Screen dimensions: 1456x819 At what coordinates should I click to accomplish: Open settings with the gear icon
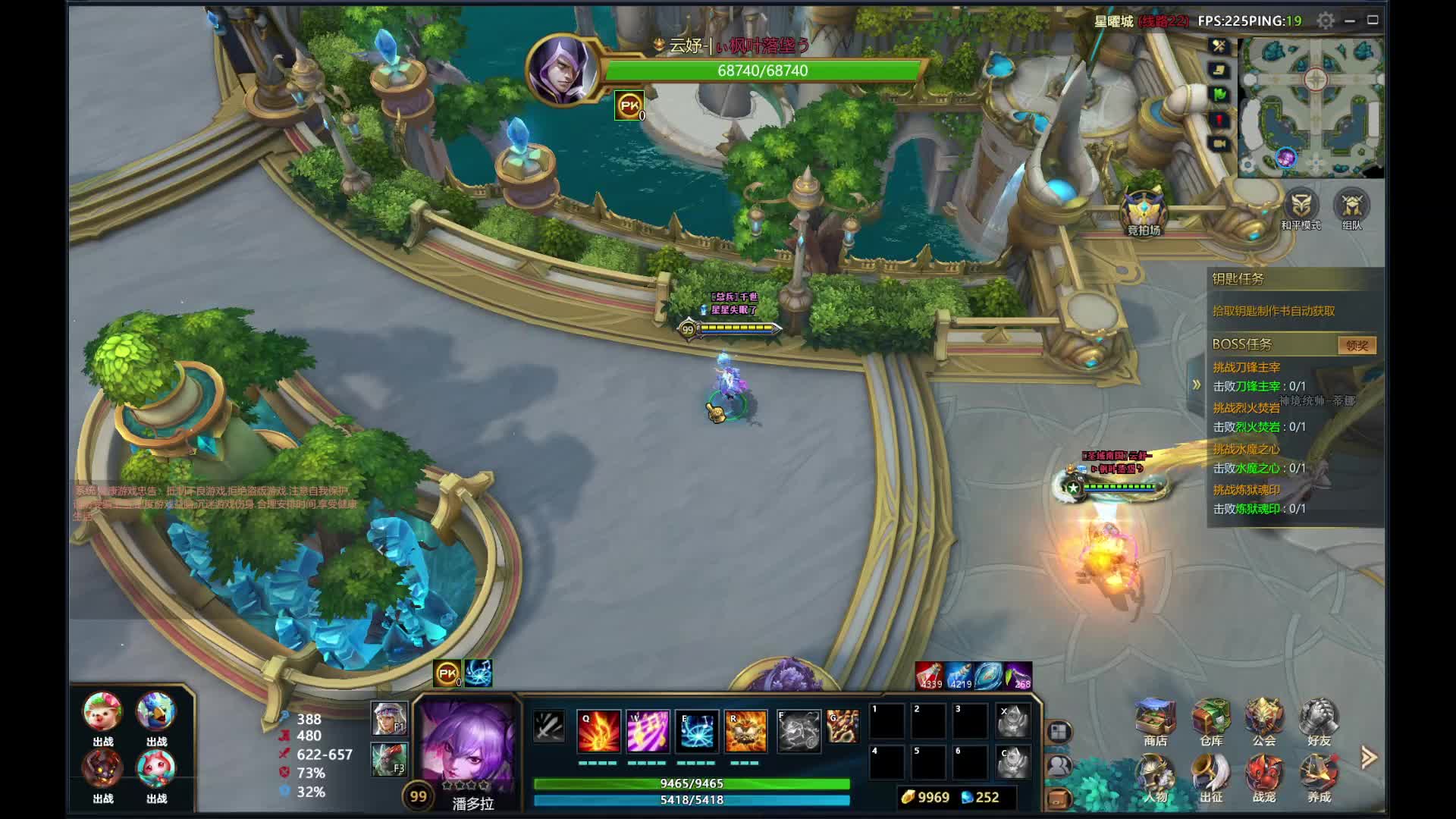[1326, 21]
